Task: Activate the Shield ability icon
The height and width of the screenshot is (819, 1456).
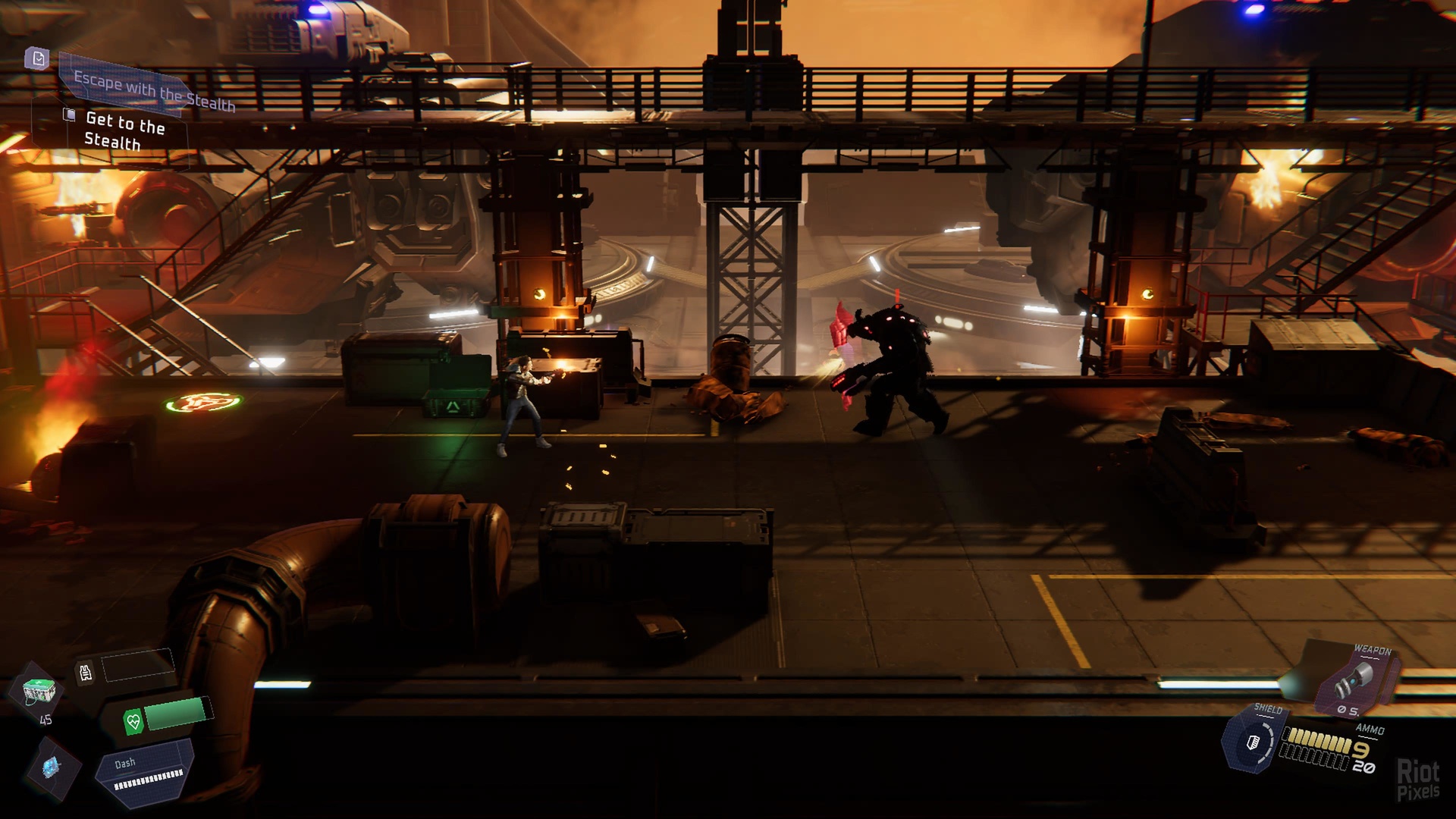Action: click(x=1252, y=741)
